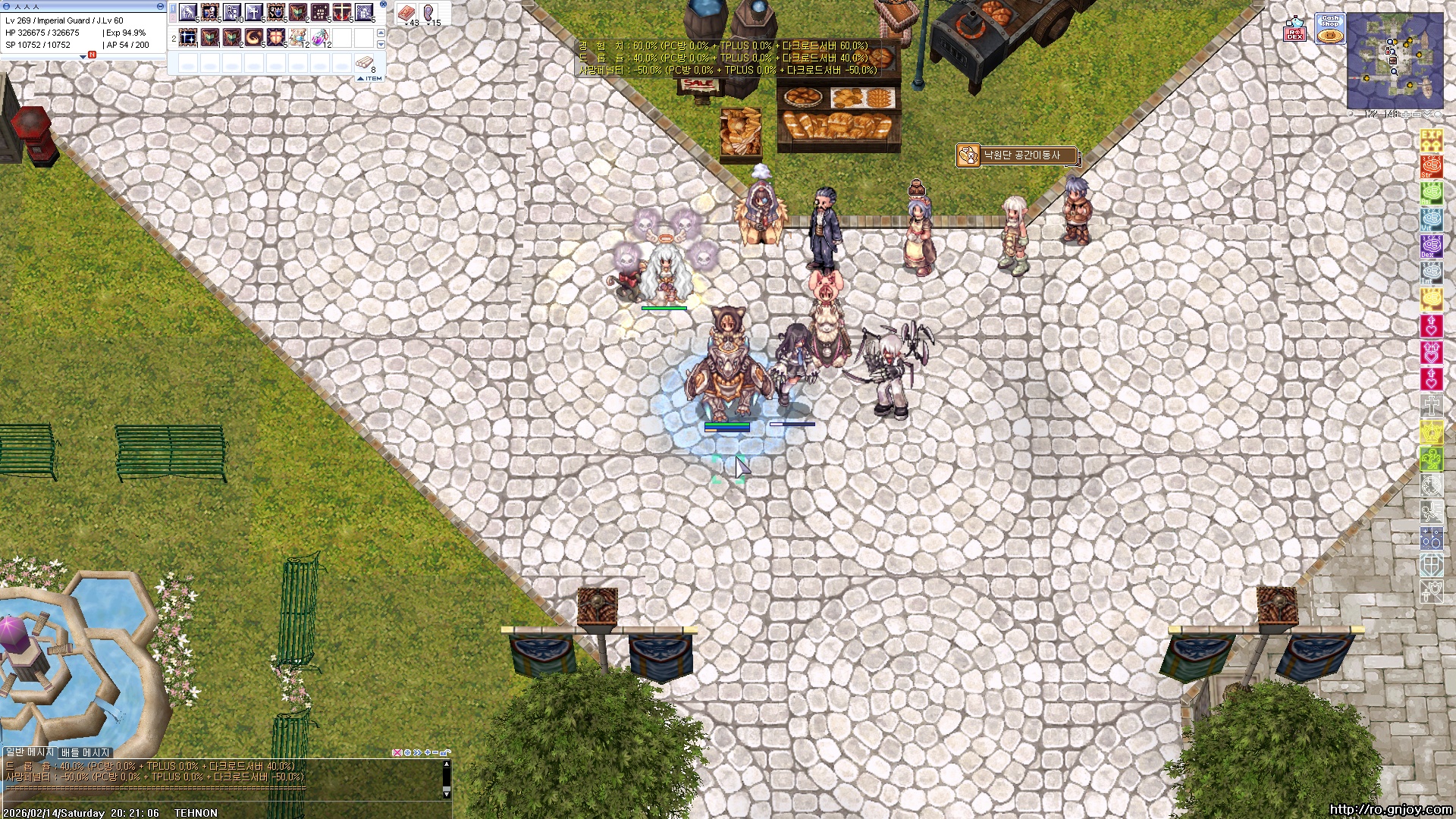1456x819 pixels.
Task: Click the EXP buff status icon
Action: coord(1431,140)
